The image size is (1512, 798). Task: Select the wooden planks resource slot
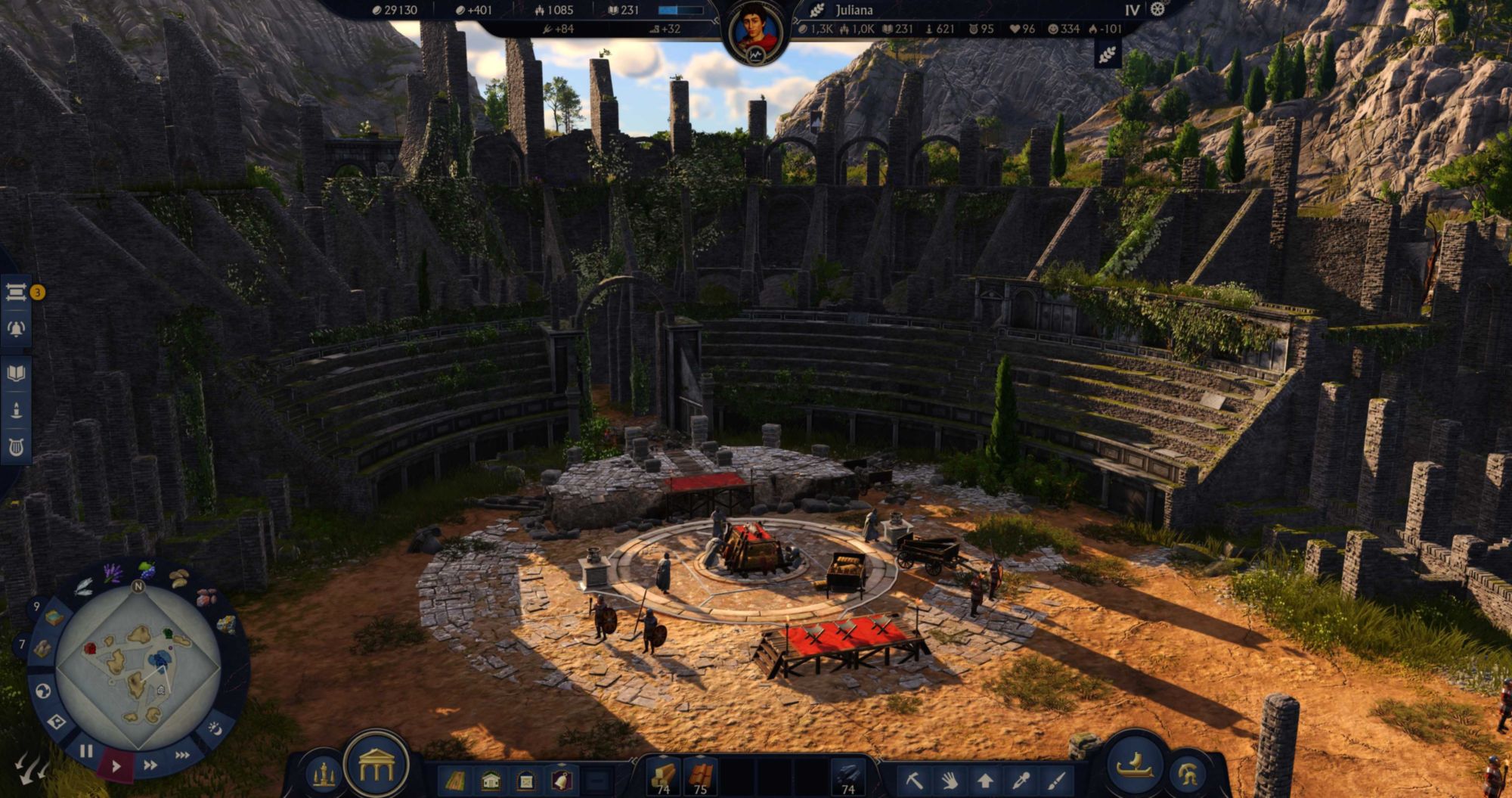663,778
